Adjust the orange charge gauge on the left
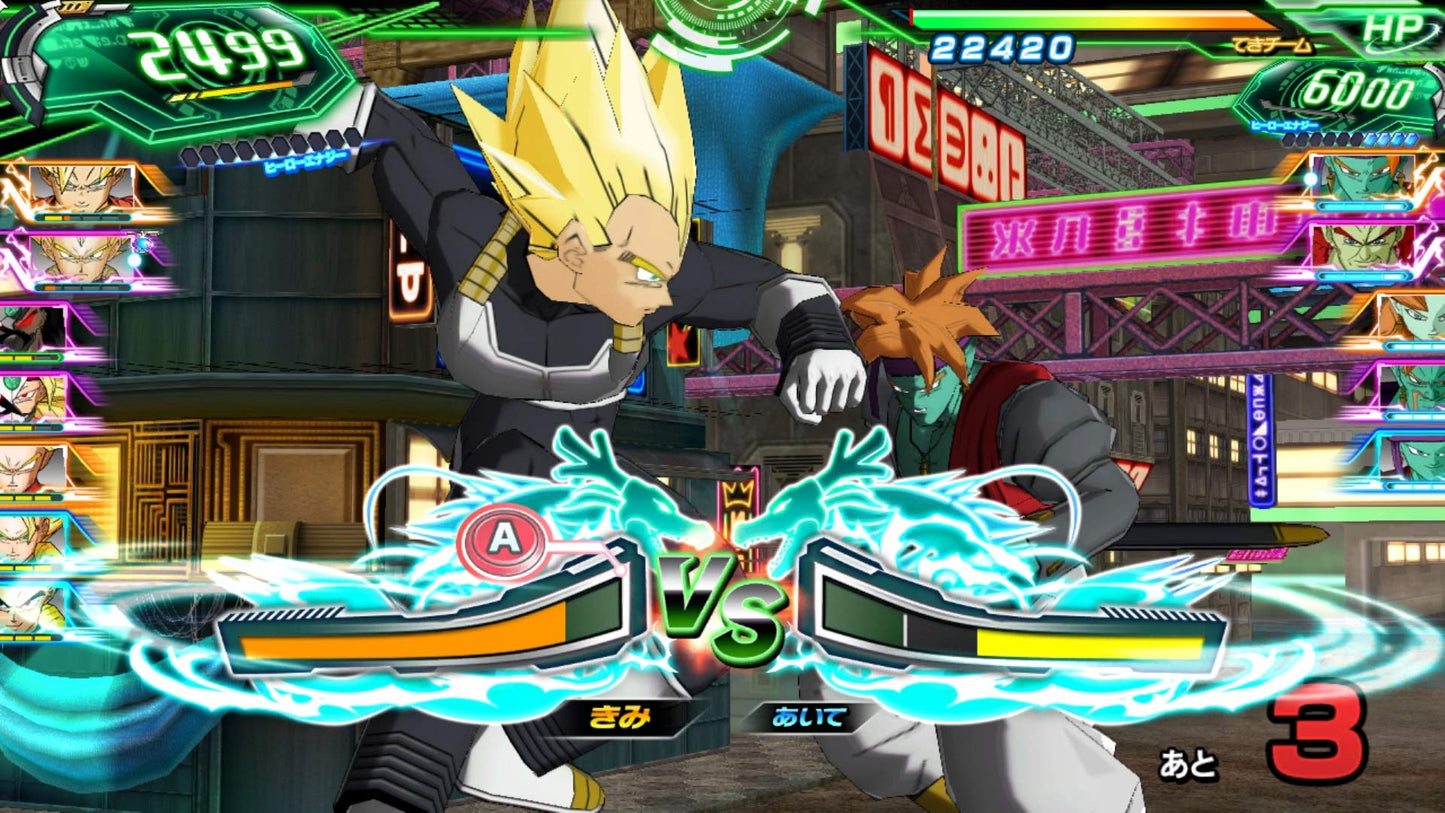The width and height of the screenshot is (1445, 813). point(420,630)
